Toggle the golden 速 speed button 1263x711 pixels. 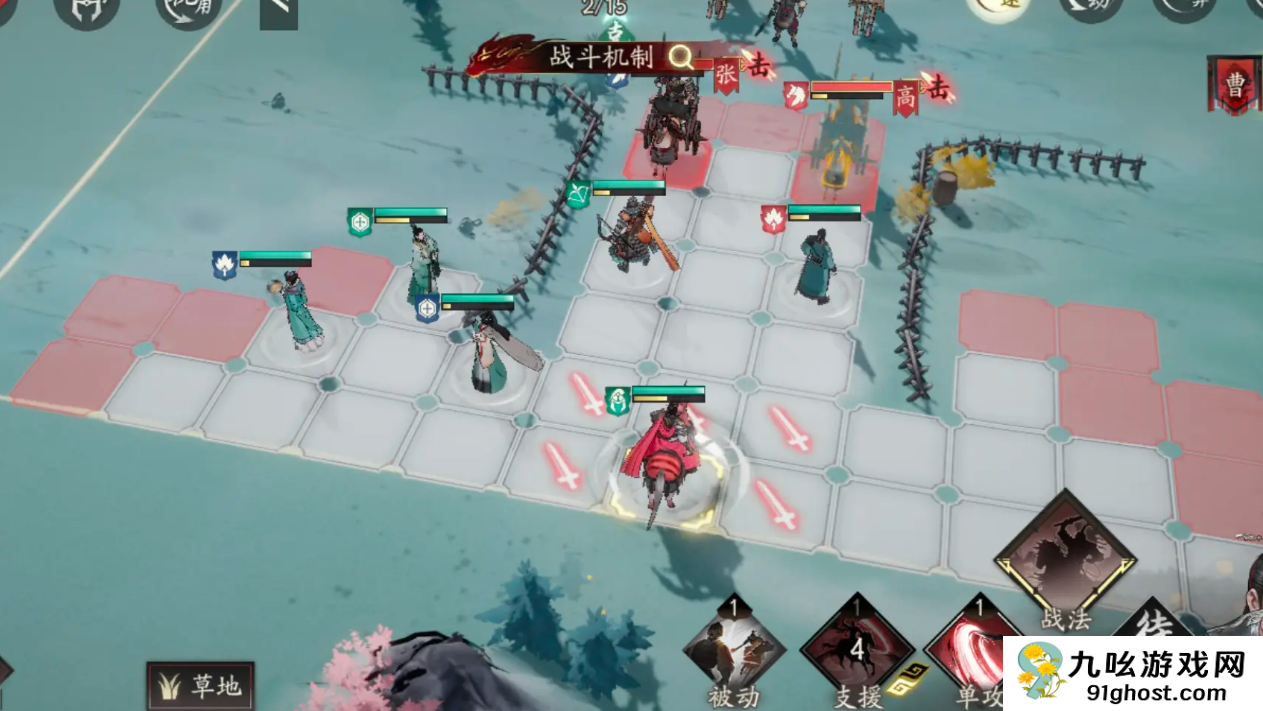pyautogui.click(x=998, y=6)
